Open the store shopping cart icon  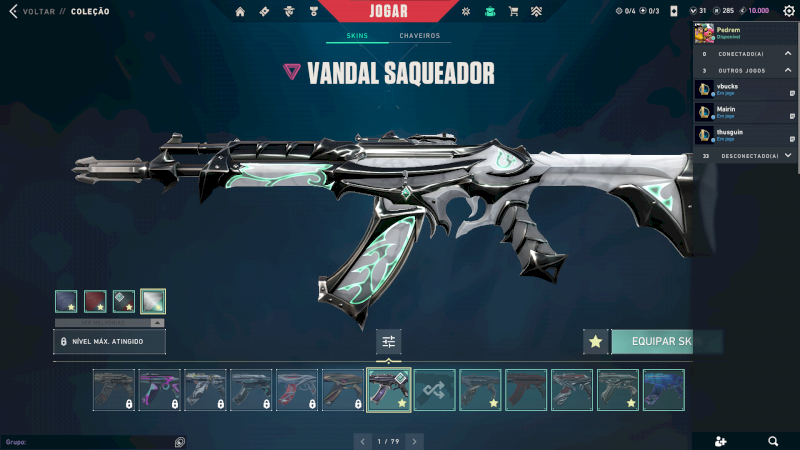[513, 12]
